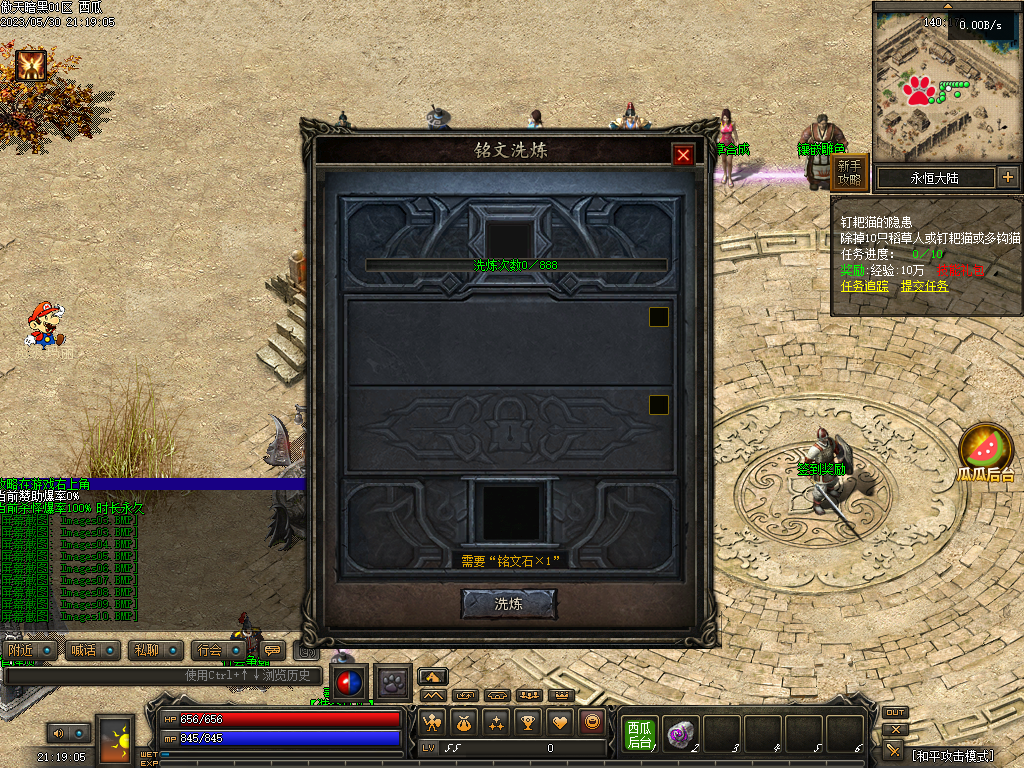Screen dimensions: 1024x768
Task: Open the 新手攻略 guide
Action: [849, 173]
